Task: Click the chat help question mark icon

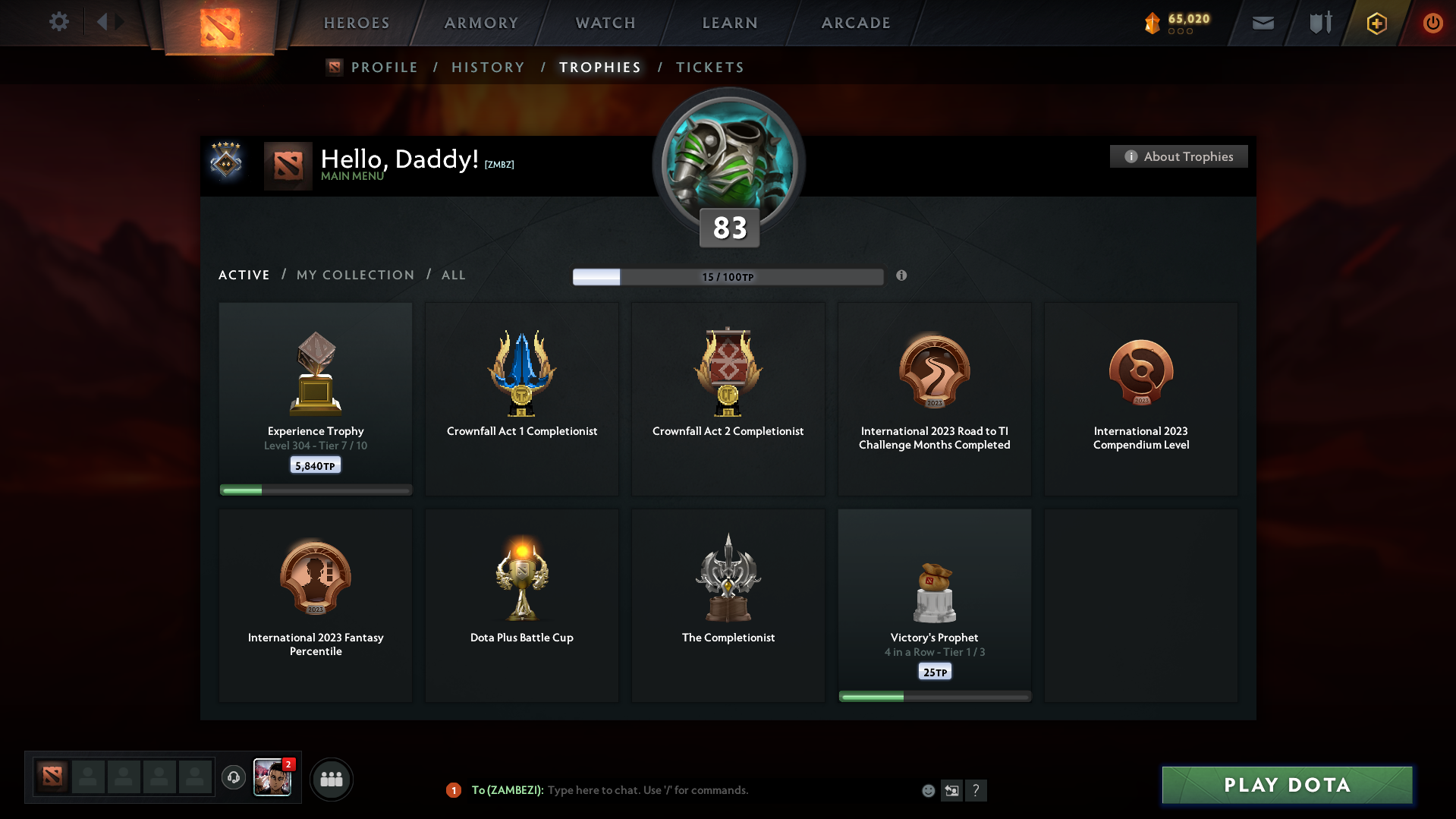Action: click(x=976, y=790)
